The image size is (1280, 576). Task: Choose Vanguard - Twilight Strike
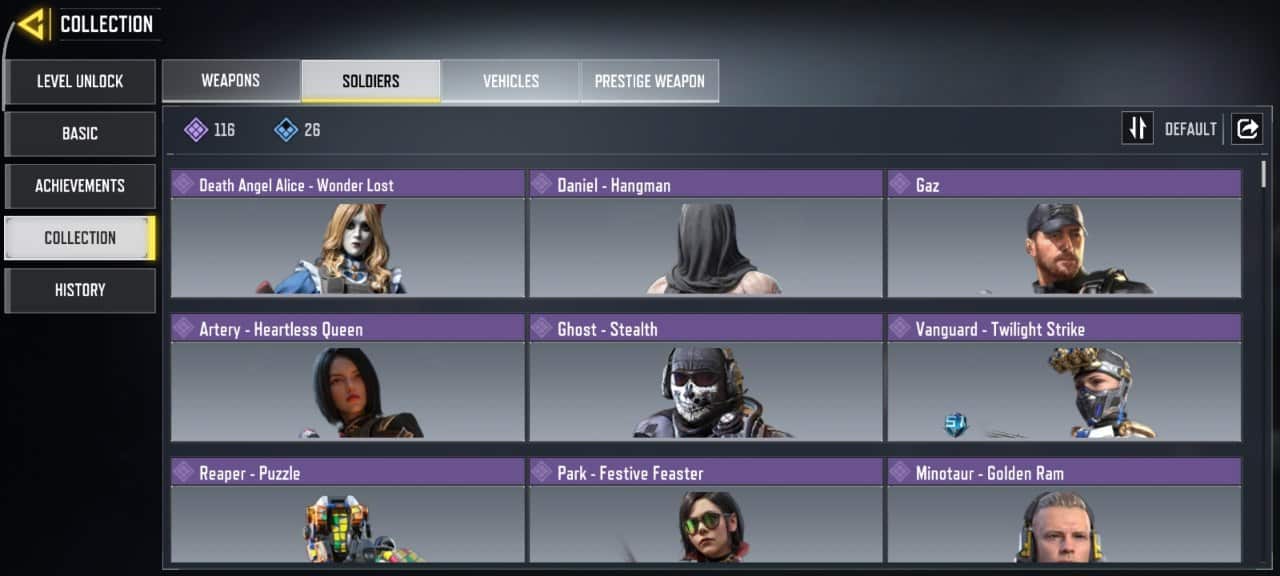tap(1064, 378)
